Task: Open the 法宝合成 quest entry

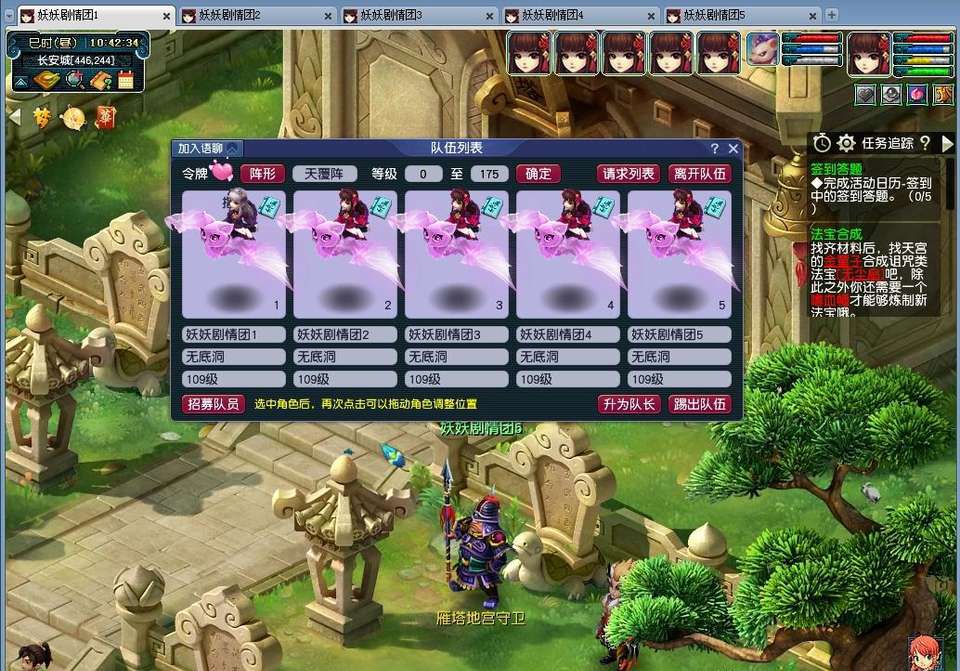Action: pos(836,232)
